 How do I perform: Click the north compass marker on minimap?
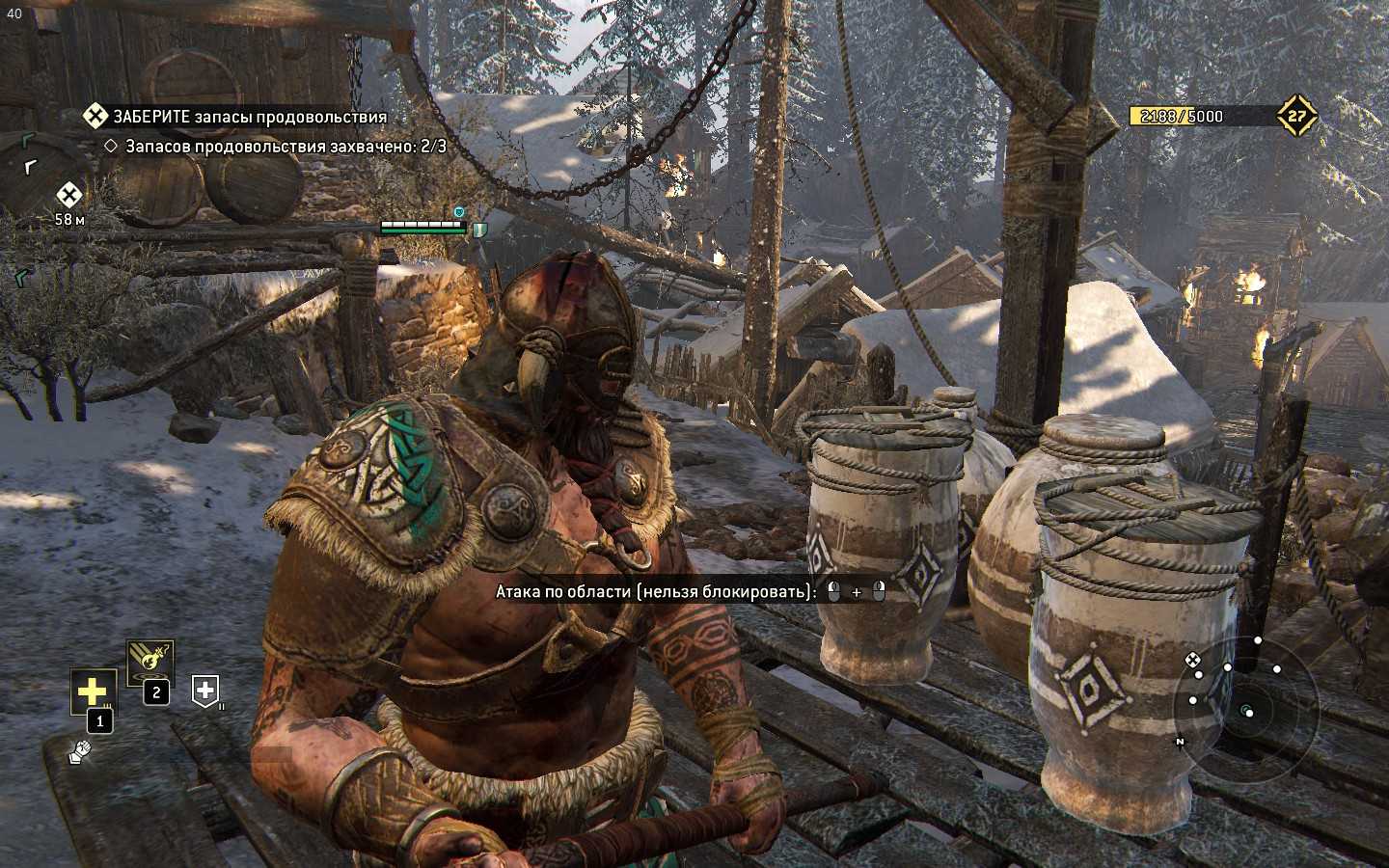pyautogui.click(x=1180, y=742)
